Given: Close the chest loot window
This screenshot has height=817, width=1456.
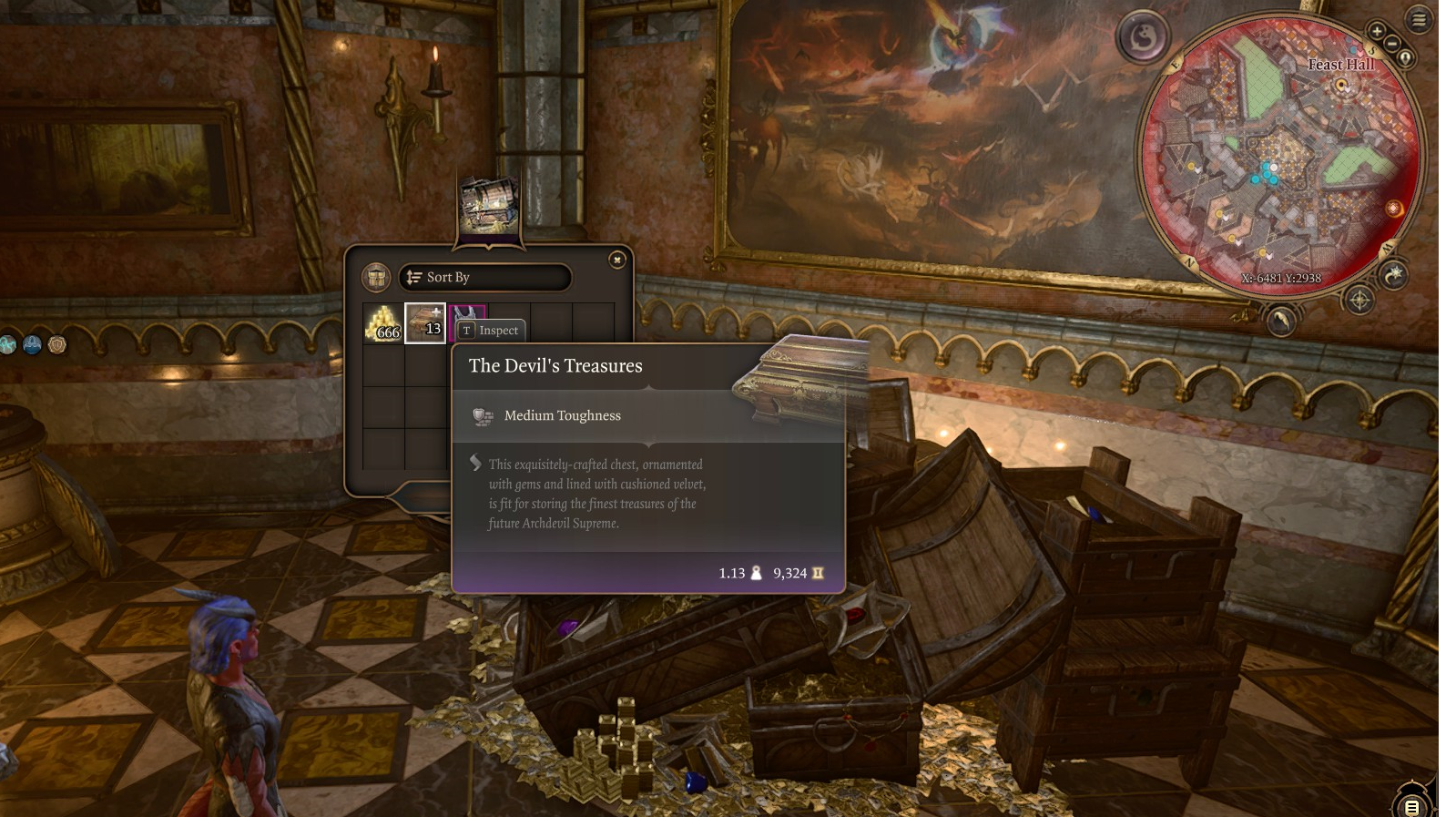Looking at the screenshot, I should tap(617, 260).
